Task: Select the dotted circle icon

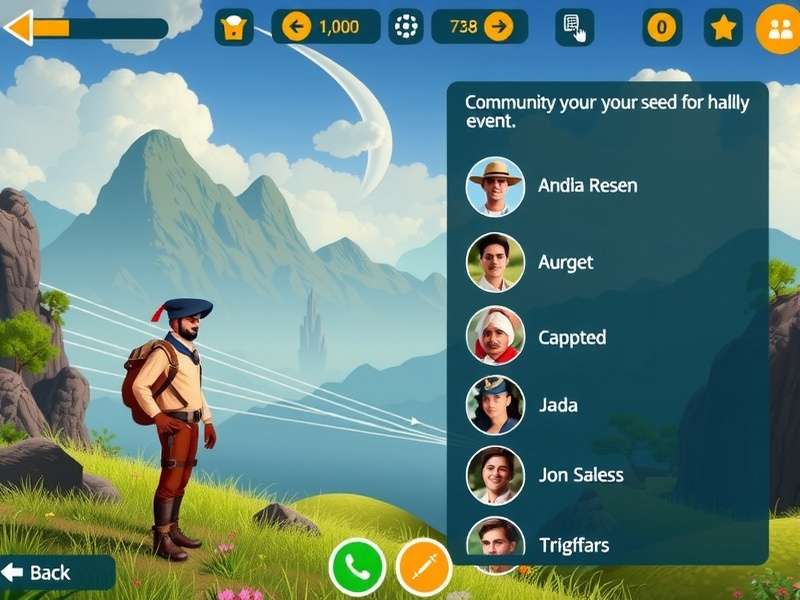Action: coord(405,27)
